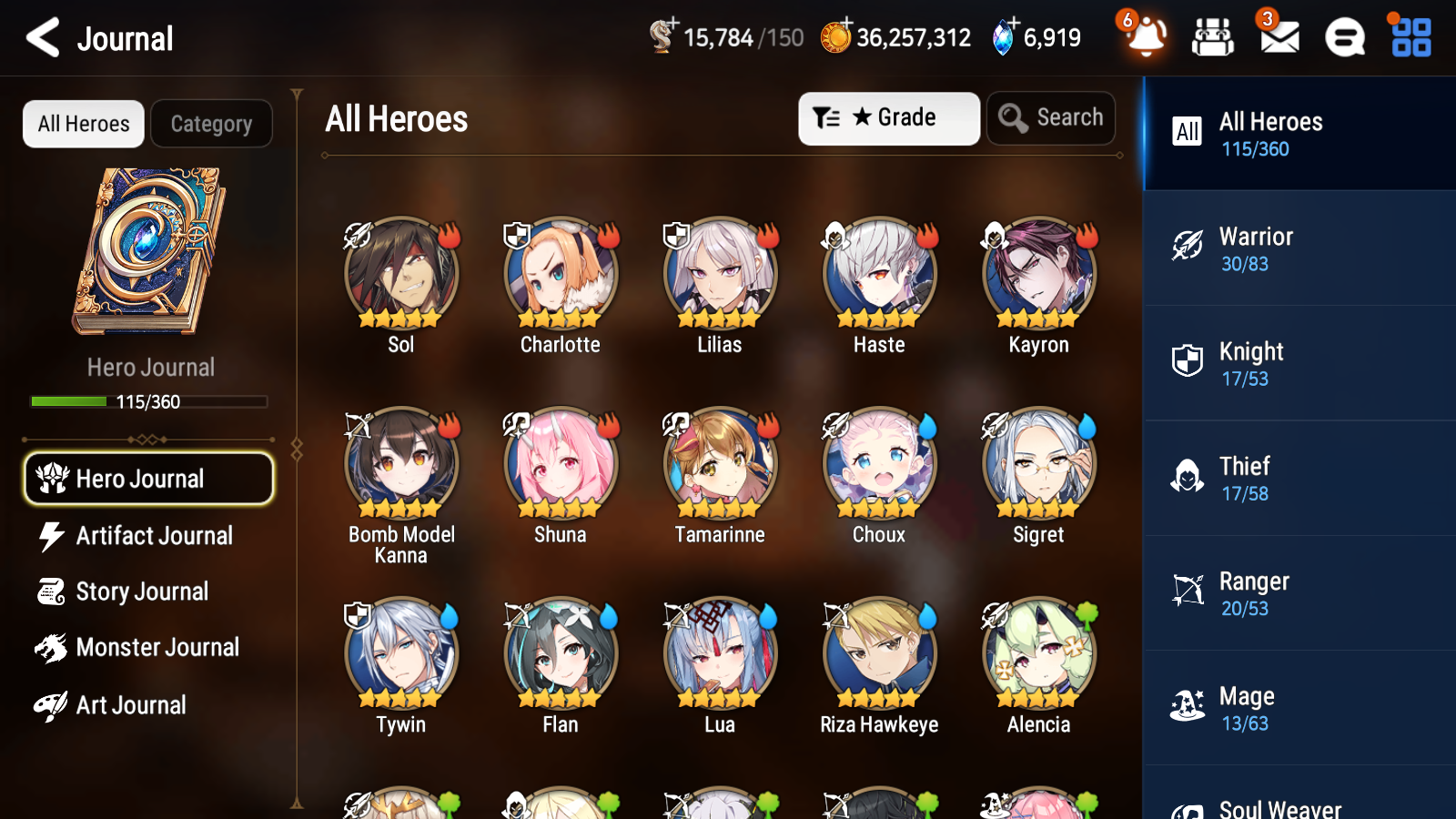The image size is (1456, 819).
Task: Select the All Heroes tab
Action: point(83,124)
